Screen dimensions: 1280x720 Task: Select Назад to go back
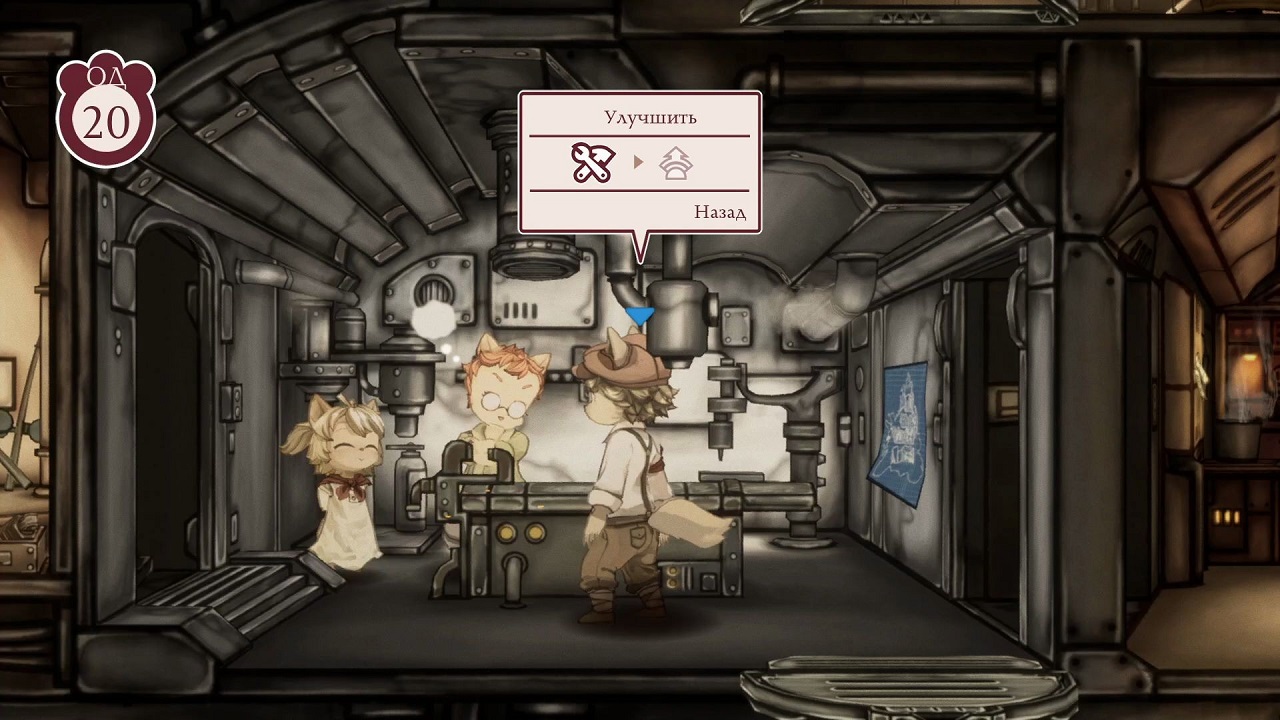(719, 212)
